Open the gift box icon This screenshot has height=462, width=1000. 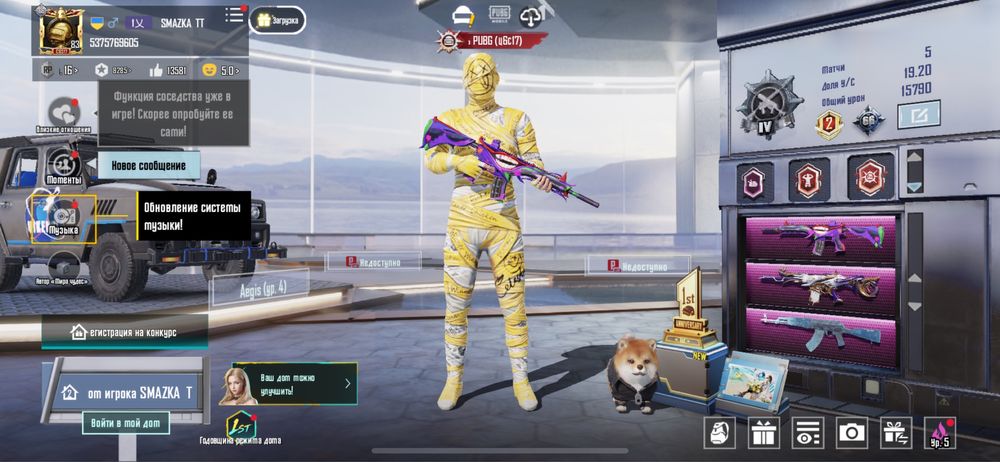pos(765,432)
